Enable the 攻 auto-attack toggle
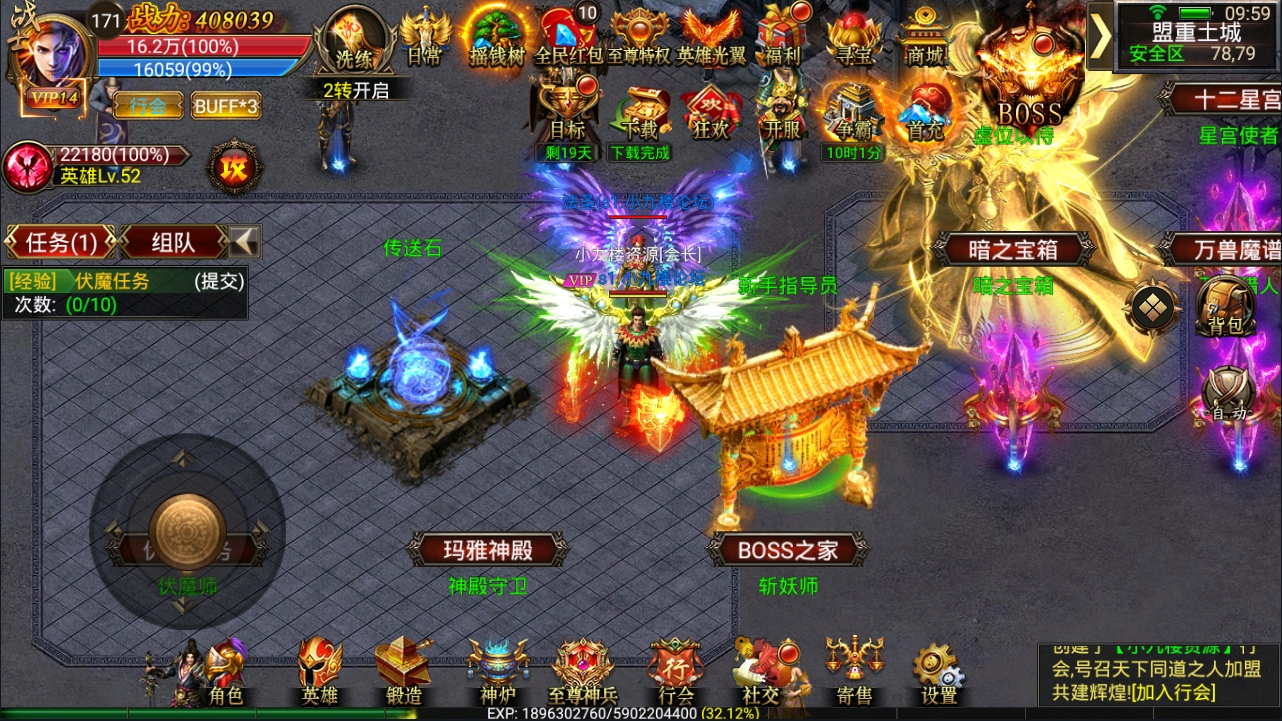The height and width of the screenshot is (721, 1282). (x=233, y=166)
